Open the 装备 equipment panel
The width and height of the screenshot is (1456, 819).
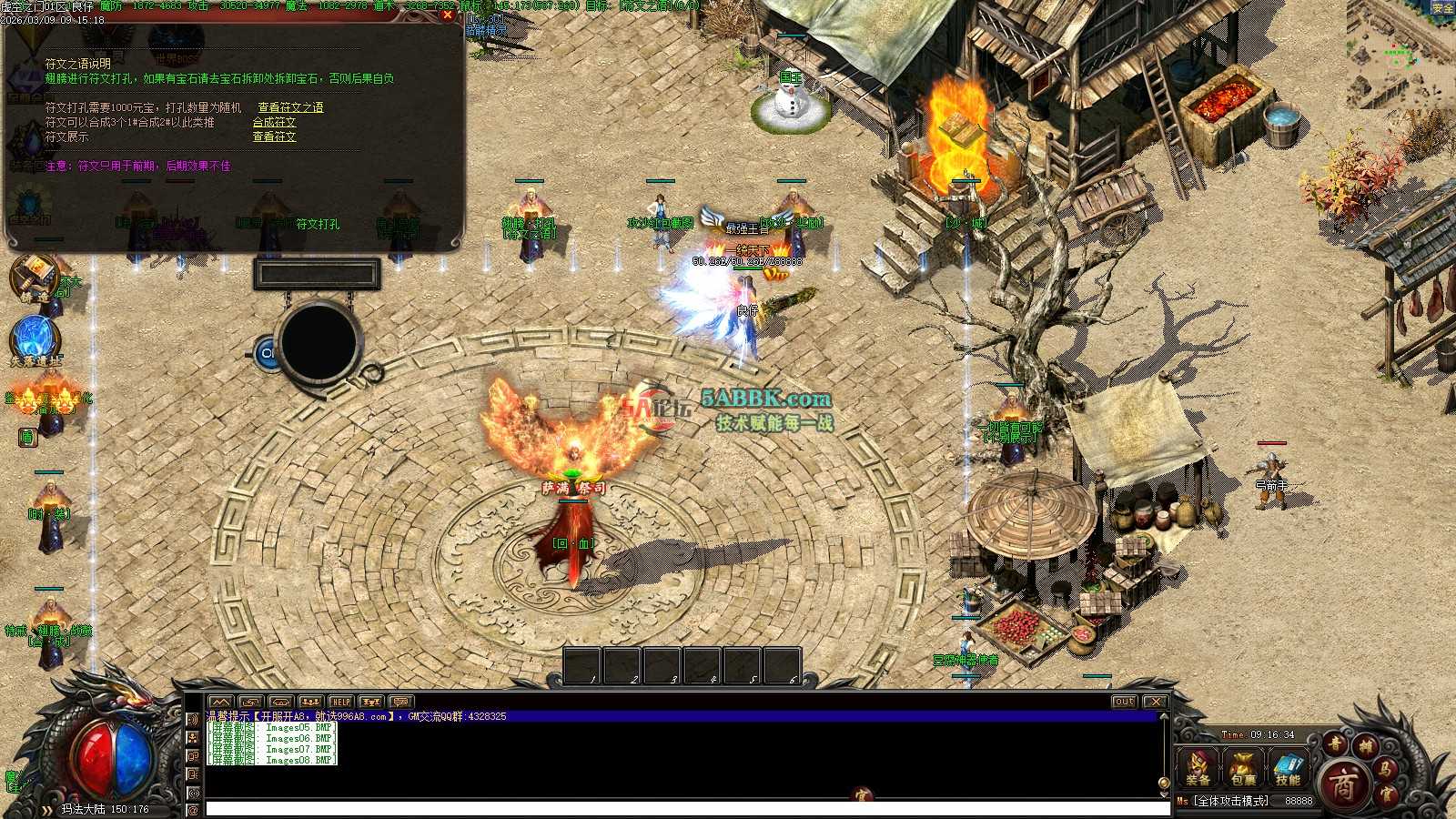pos(1198,768)
